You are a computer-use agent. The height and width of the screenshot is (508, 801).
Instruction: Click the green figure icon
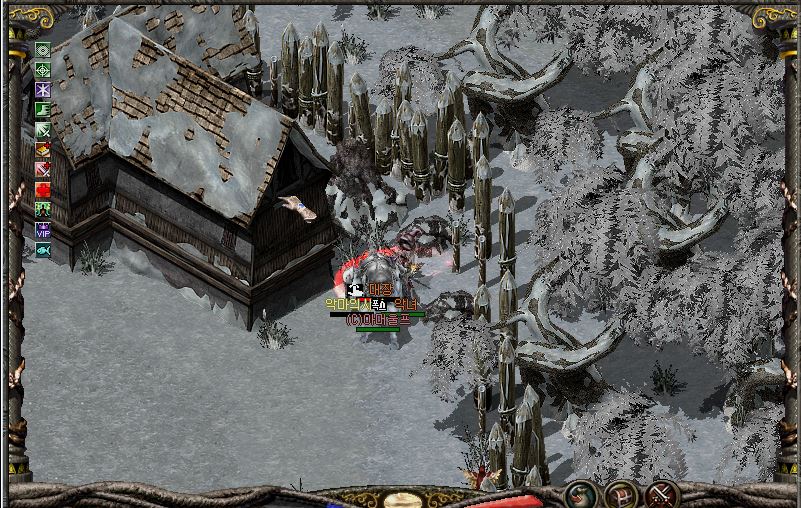coord(43,210)
